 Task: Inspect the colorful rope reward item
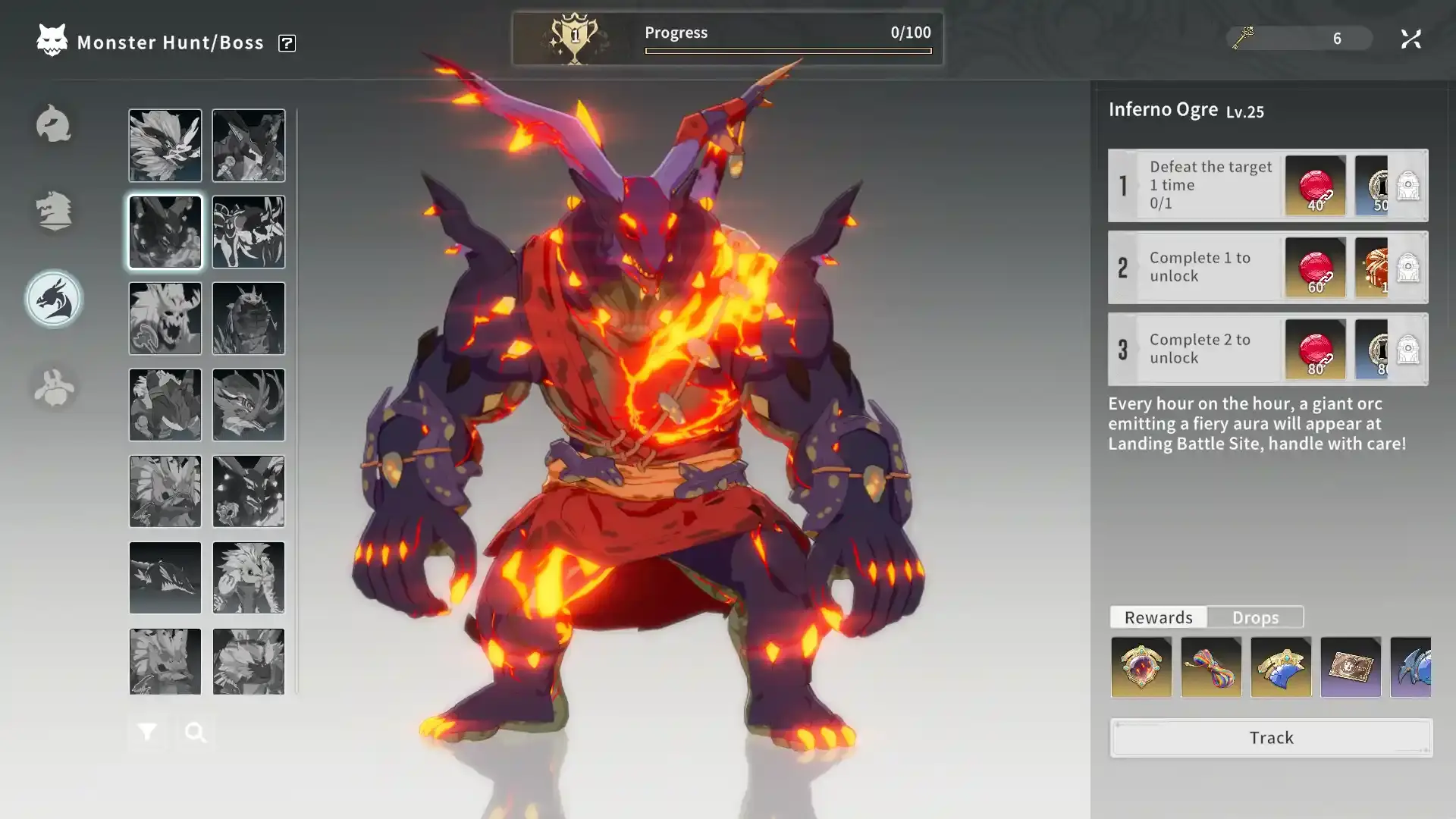click(x=1211, y=667)
